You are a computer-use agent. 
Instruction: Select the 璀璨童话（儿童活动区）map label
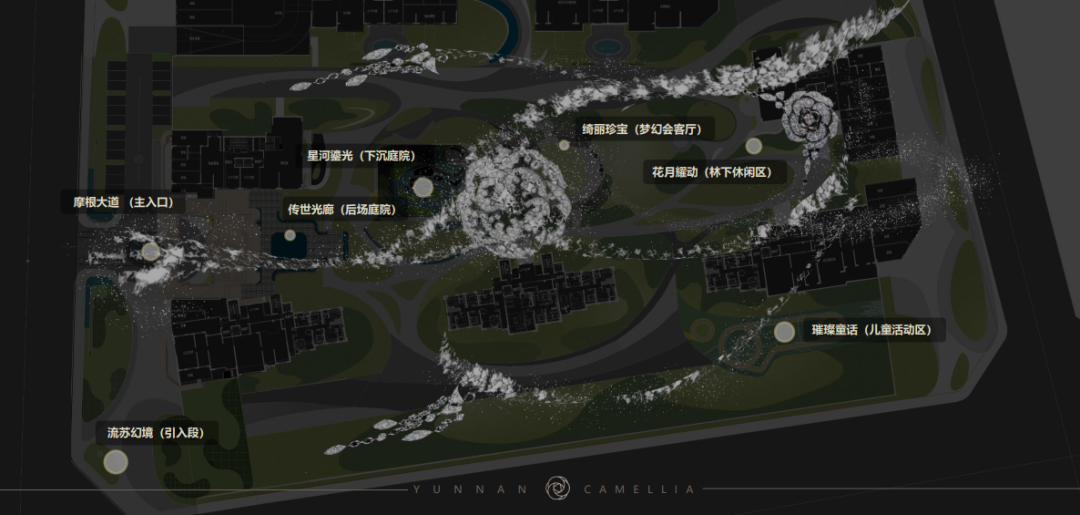point(872,330)
